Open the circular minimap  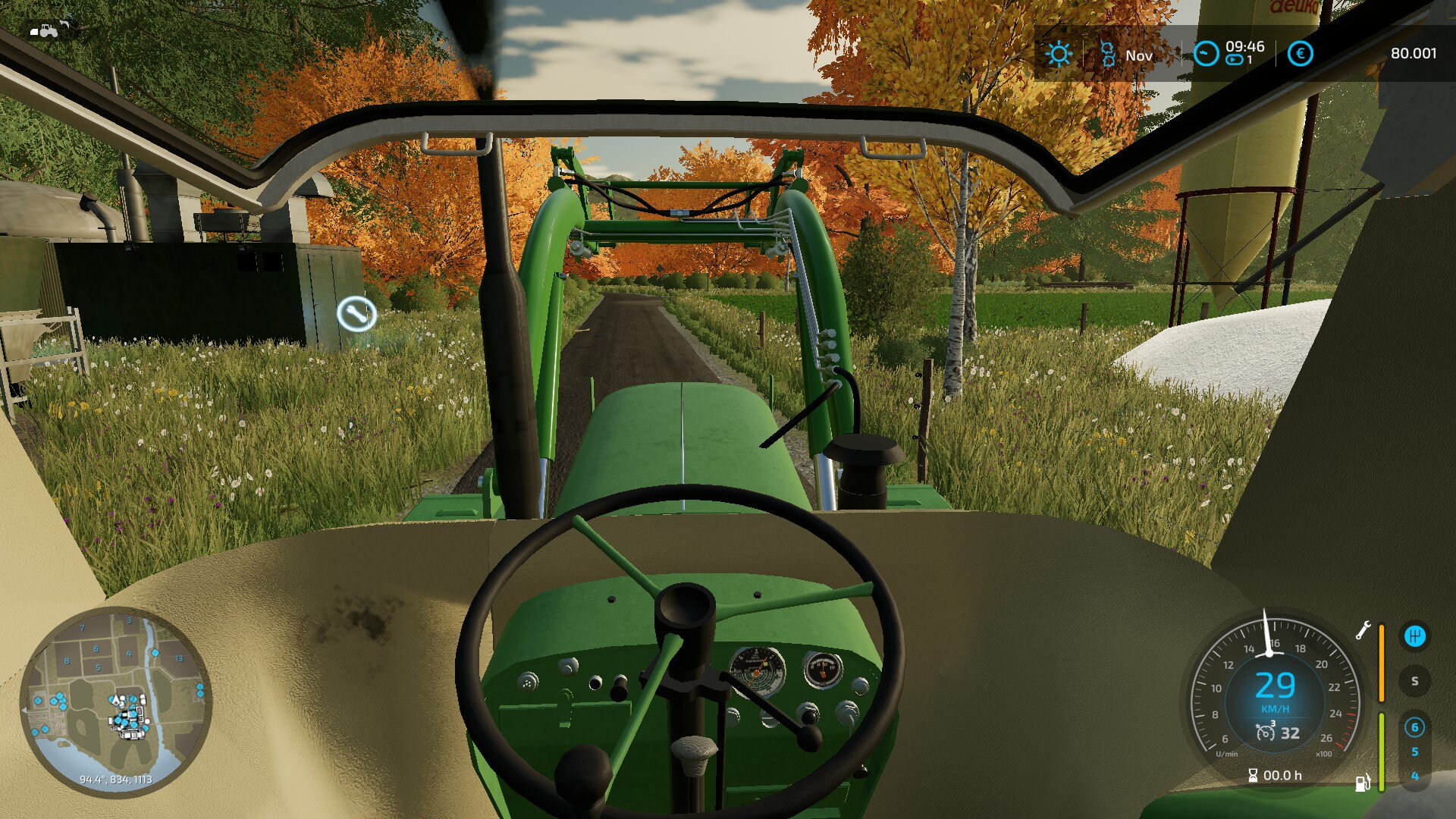115,701
